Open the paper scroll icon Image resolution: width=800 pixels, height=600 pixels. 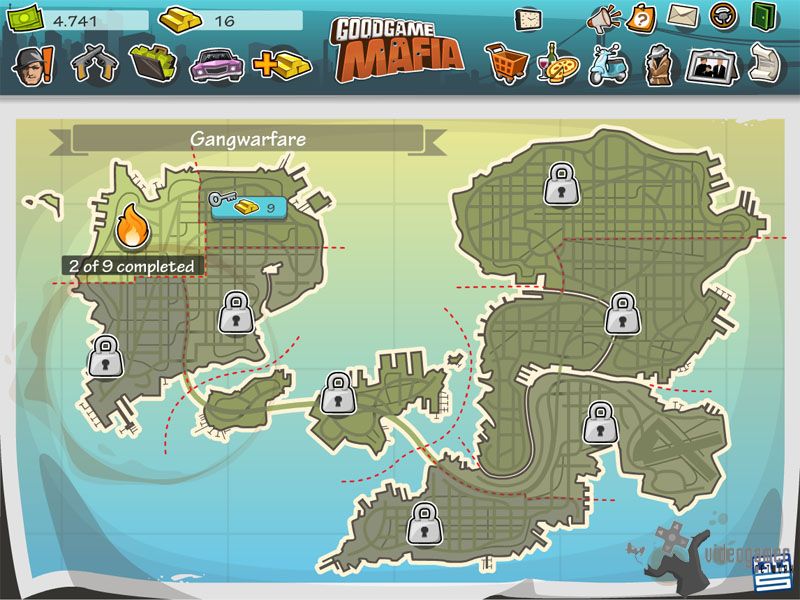point(763,62)
